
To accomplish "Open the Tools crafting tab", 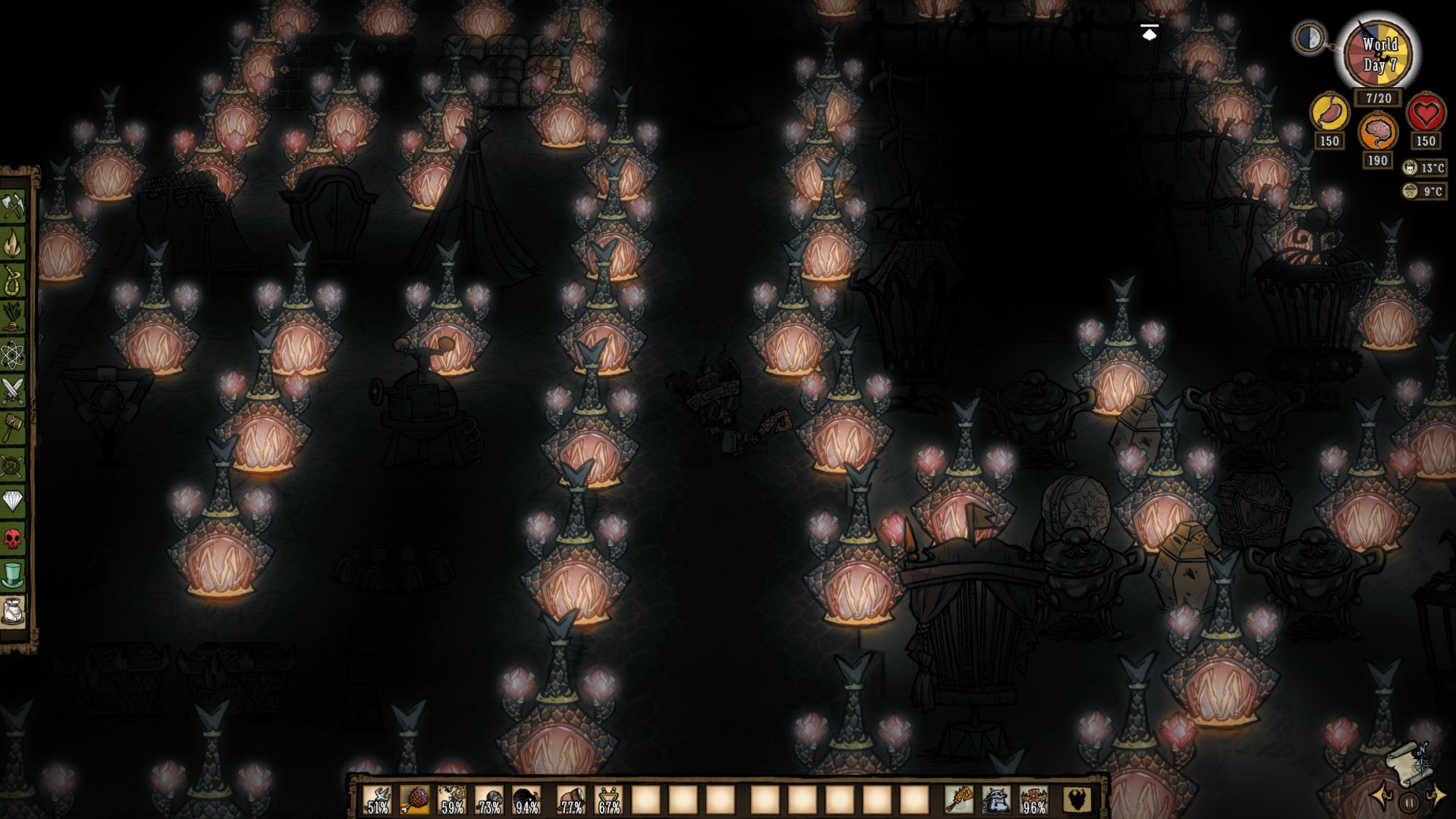I will [13, 206].
